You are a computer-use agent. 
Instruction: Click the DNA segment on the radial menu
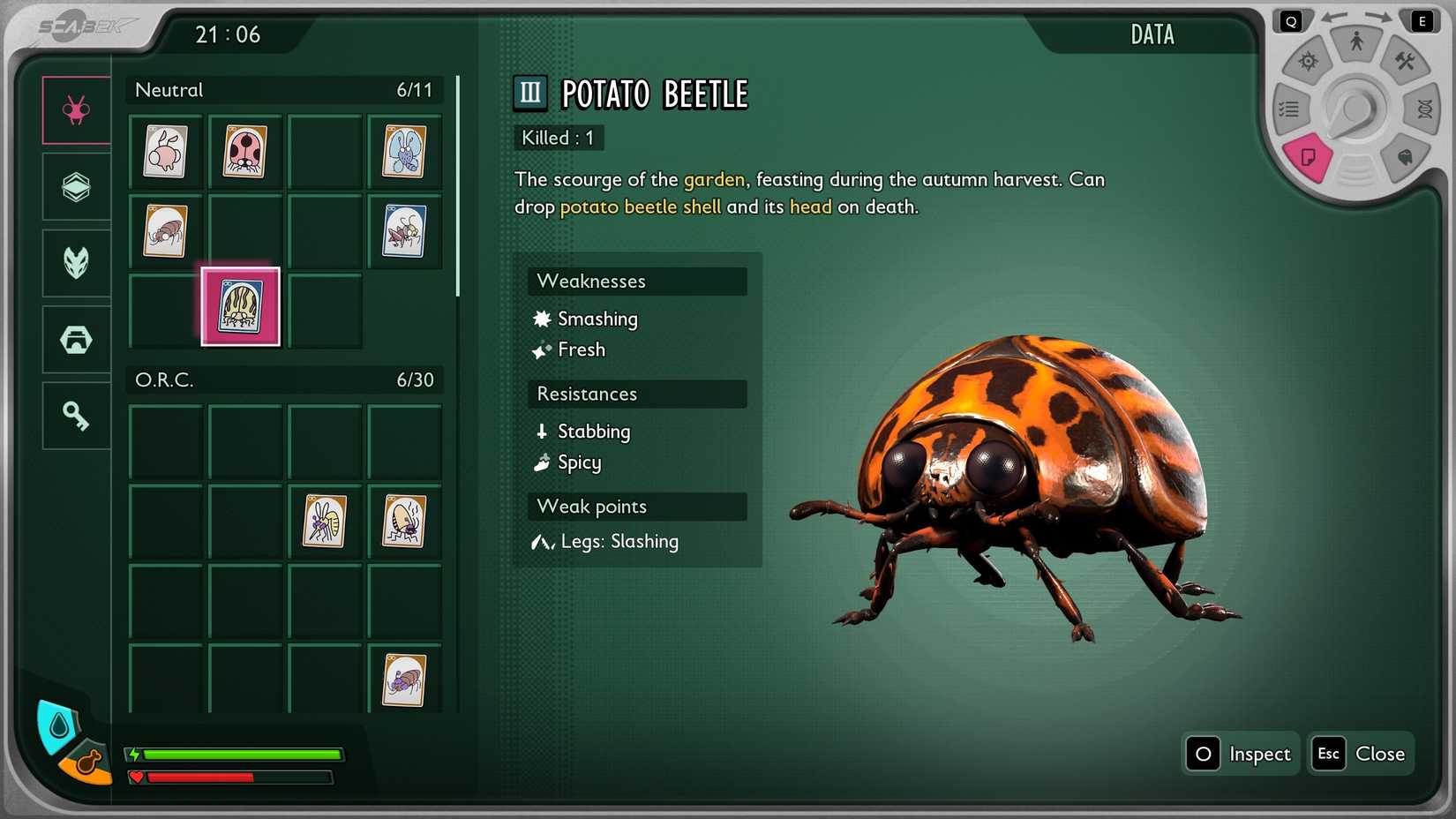(x=1422, y=109)
